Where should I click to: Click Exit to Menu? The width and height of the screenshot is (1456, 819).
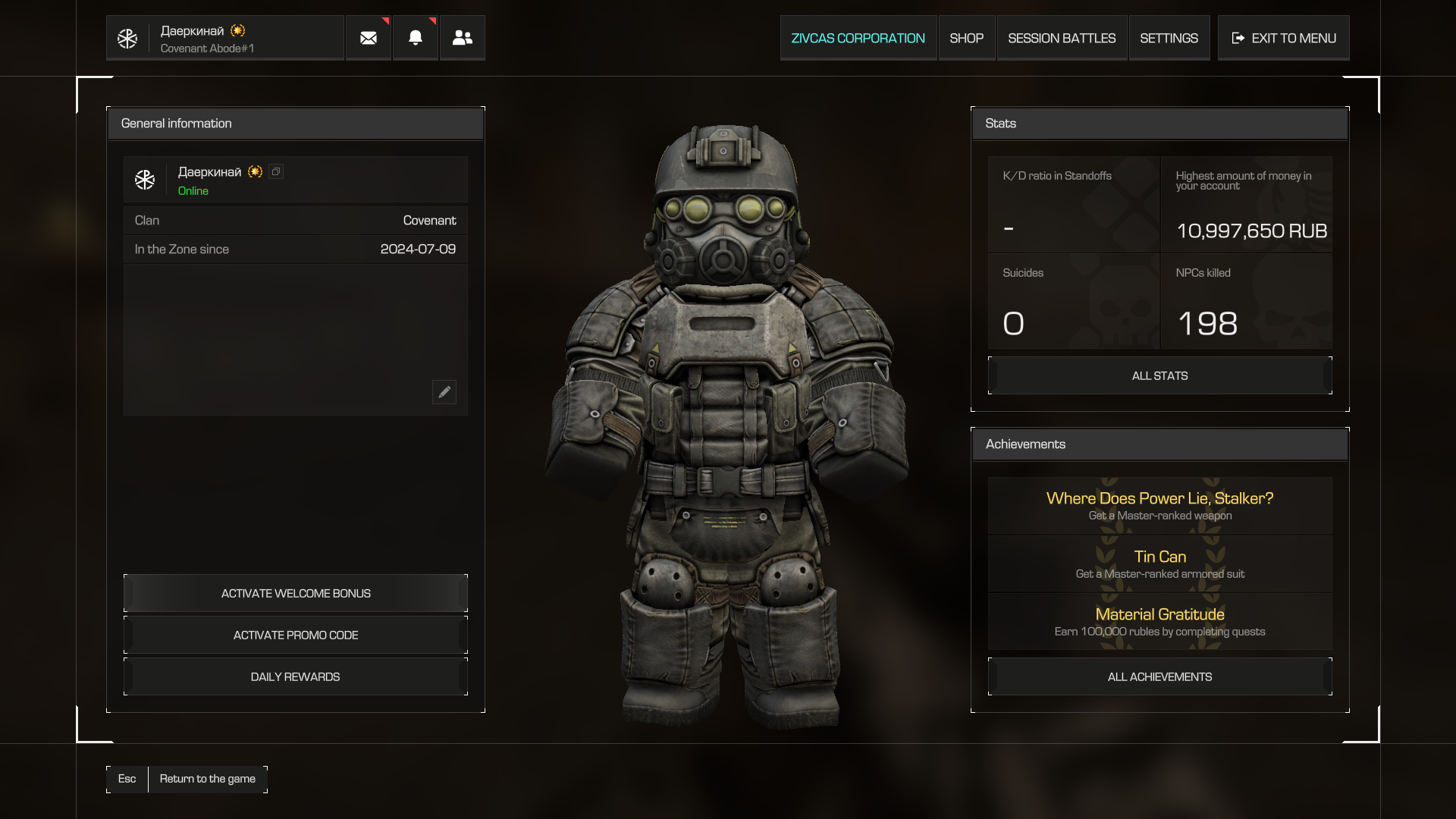pos(1284,38)
